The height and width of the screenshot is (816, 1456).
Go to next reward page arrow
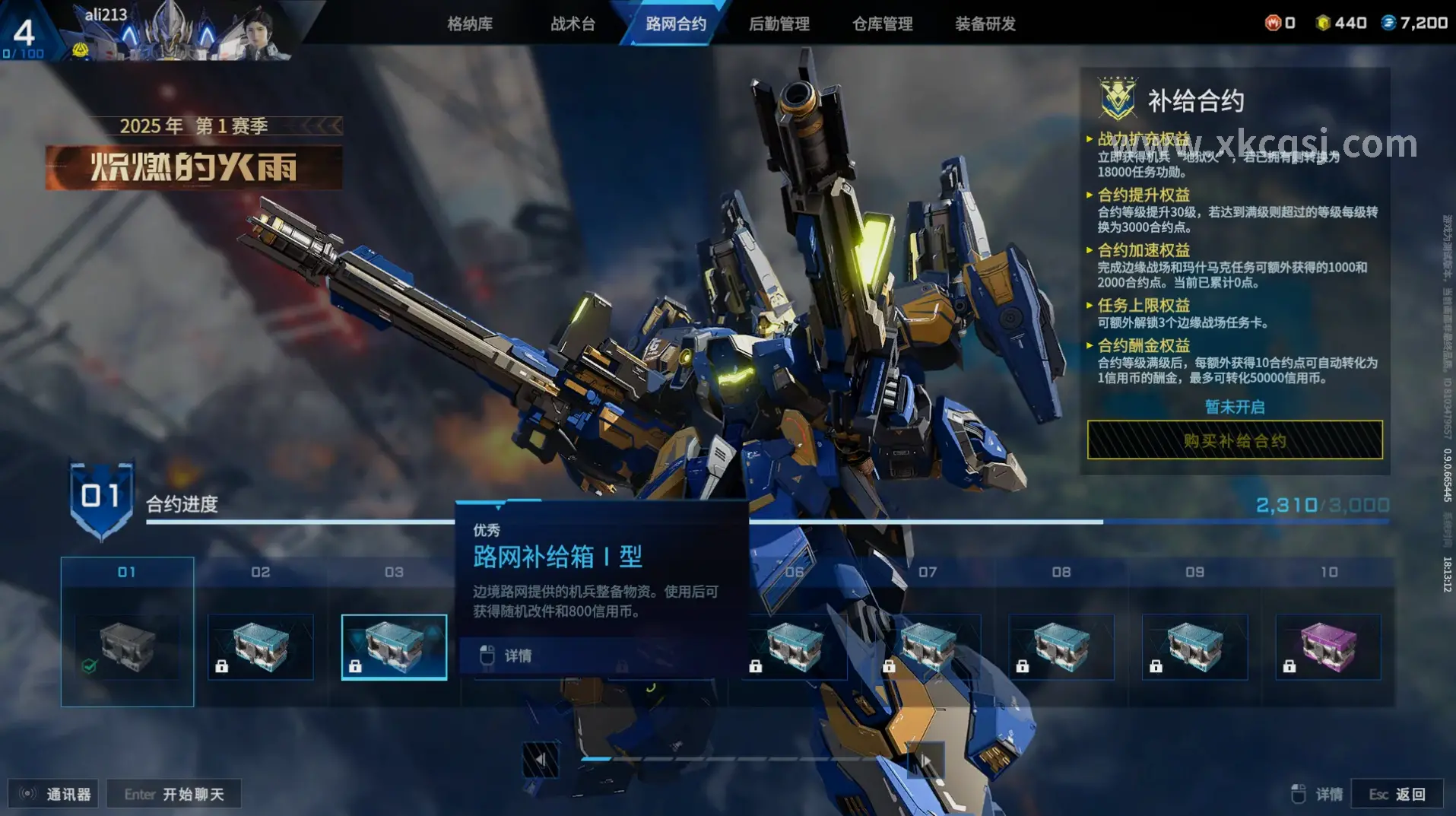[926, 759]
